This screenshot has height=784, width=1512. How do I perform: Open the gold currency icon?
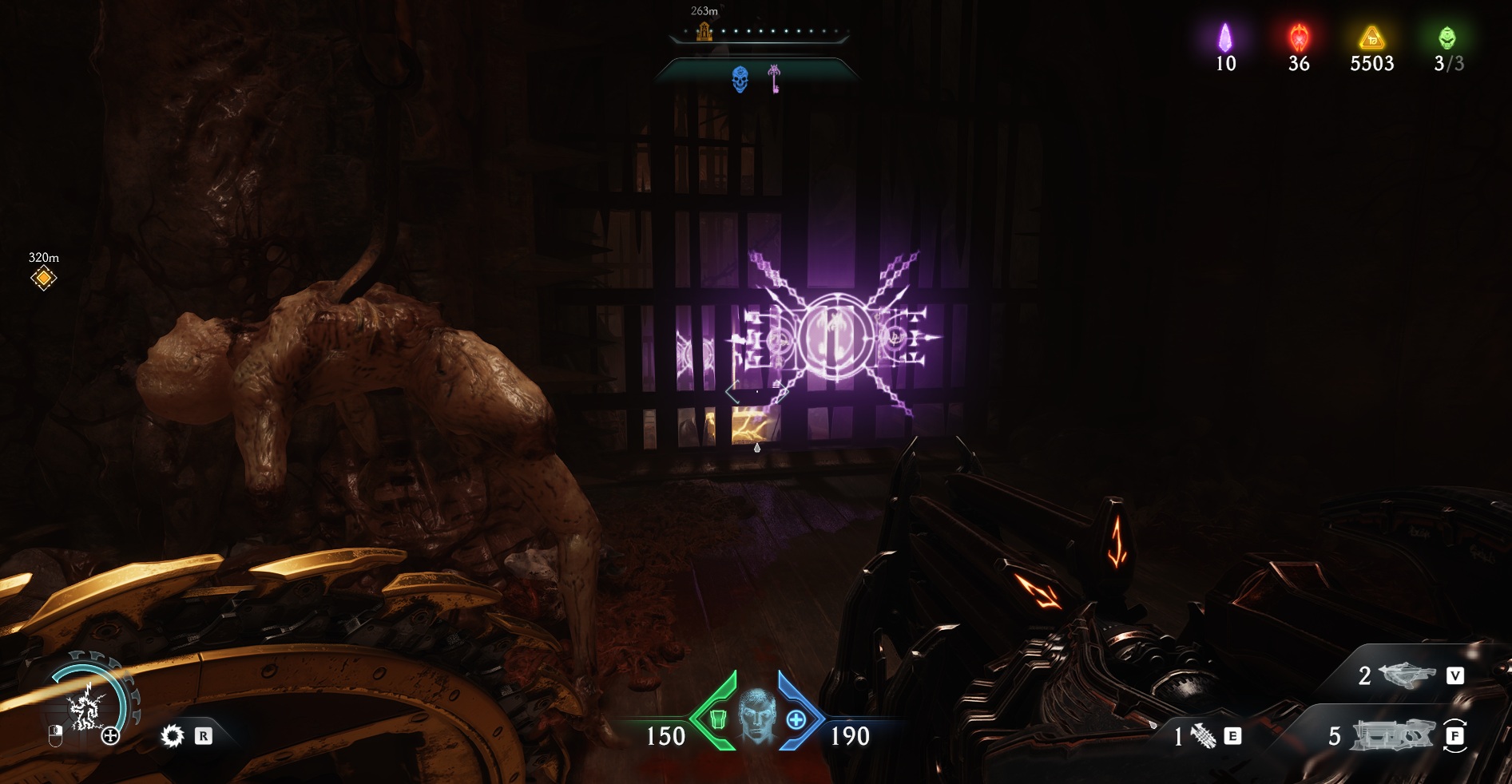[x=1371, y=38]
